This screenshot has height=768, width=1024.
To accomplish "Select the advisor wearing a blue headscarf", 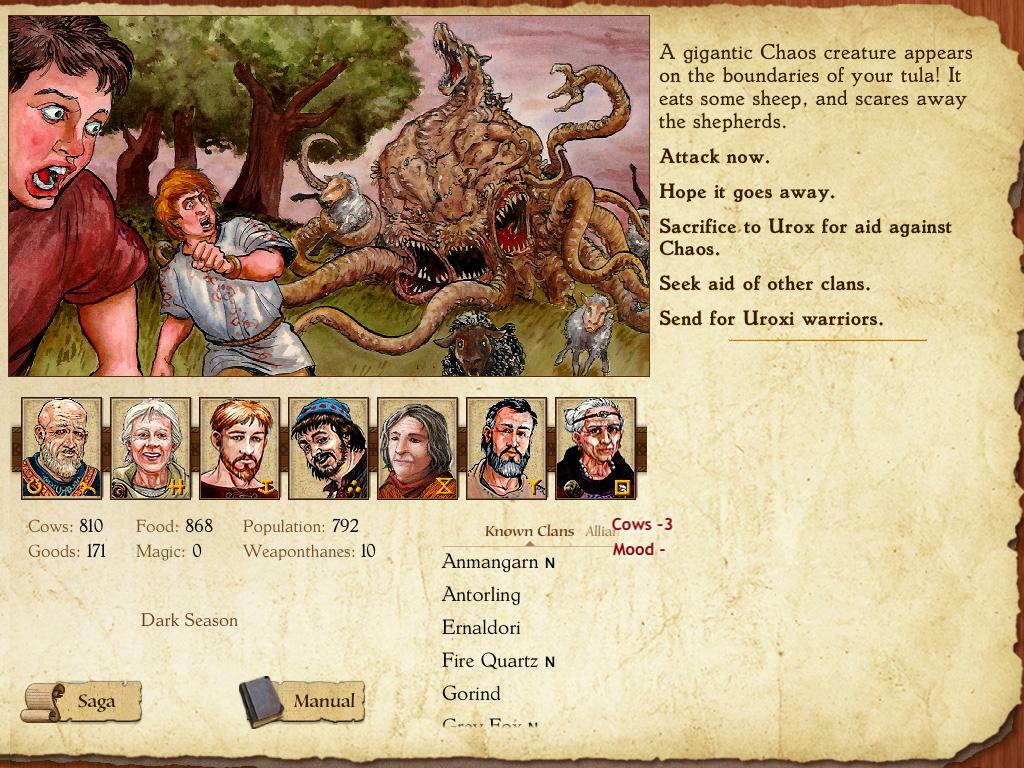I will [328, 448].
